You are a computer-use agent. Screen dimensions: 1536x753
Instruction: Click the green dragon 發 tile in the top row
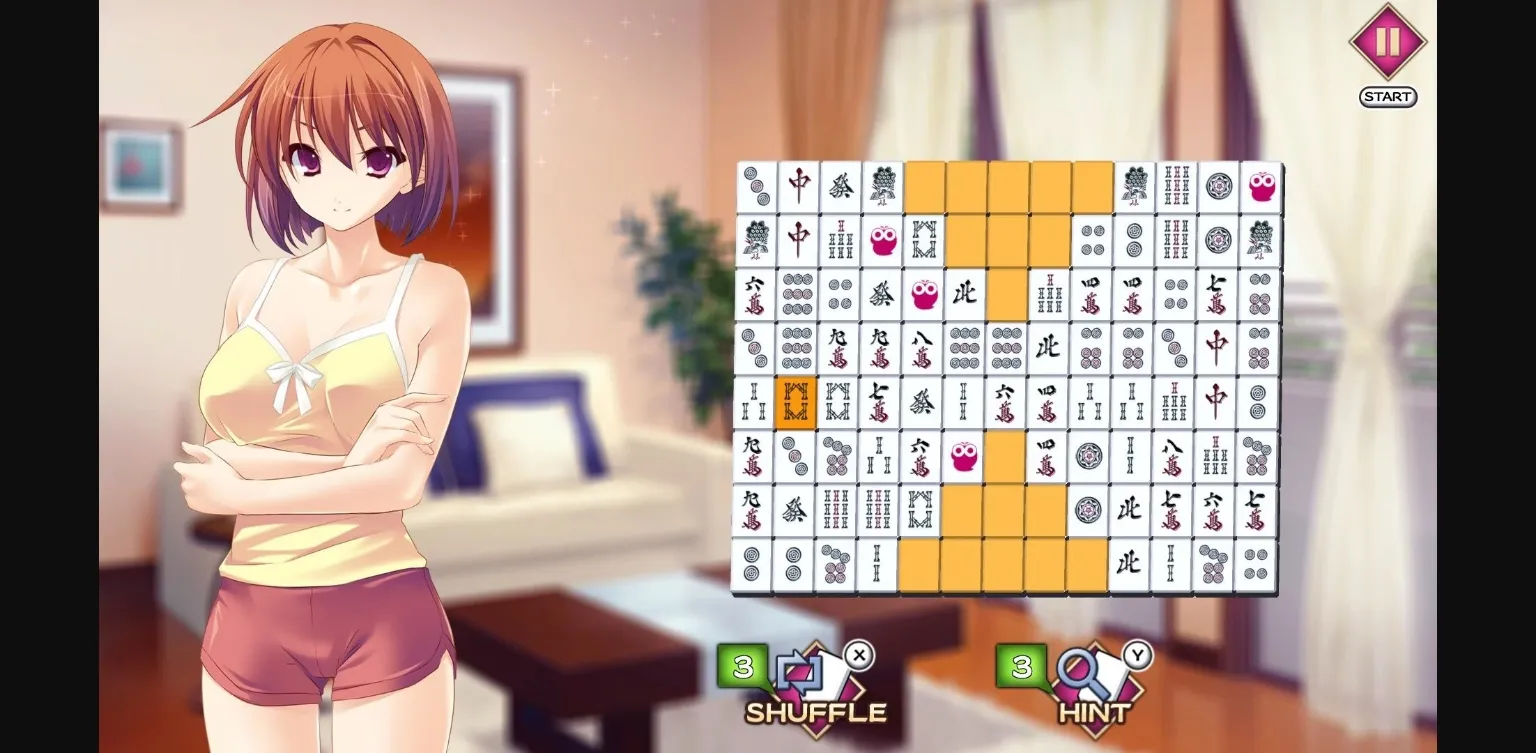(x=842, y=188)
